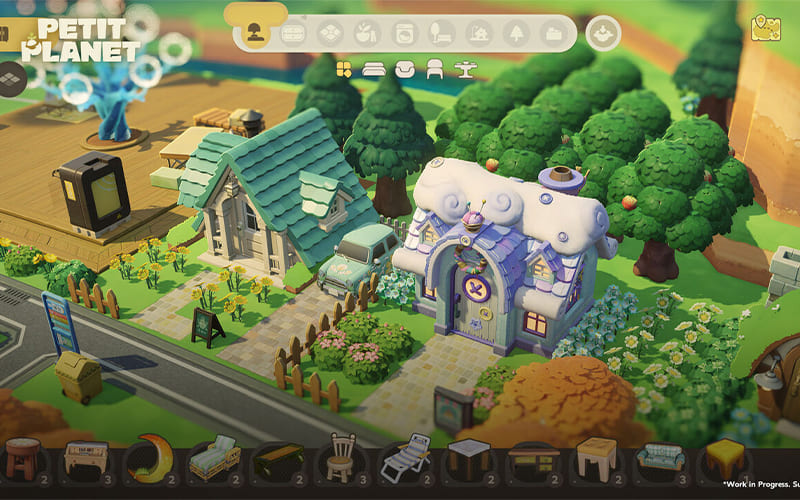Choose the tree outdoor category
Screen dimensions: 800x500
coord(516,33)
